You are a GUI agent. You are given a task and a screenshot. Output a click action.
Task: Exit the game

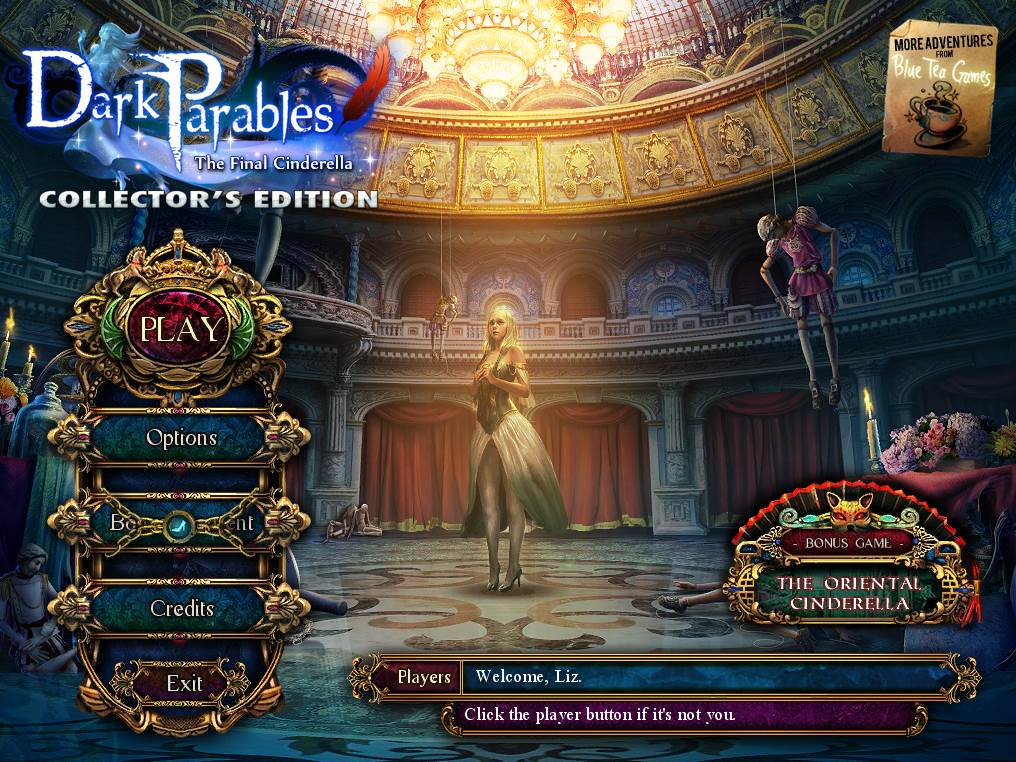[184, 684]
